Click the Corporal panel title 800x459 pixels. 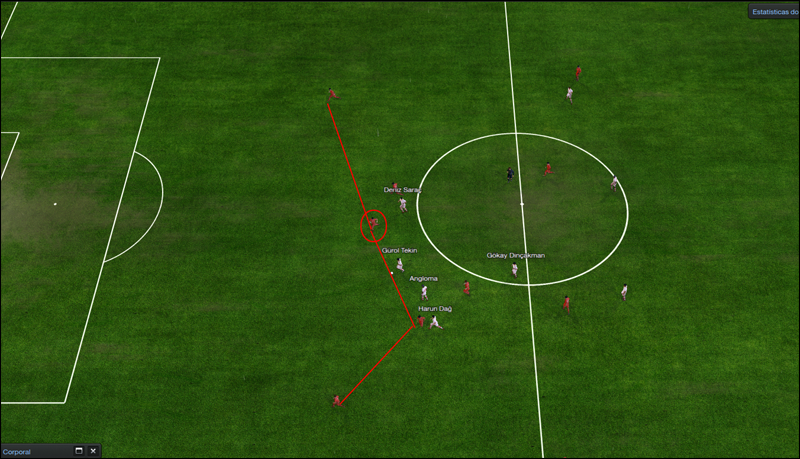coord(17,452)
